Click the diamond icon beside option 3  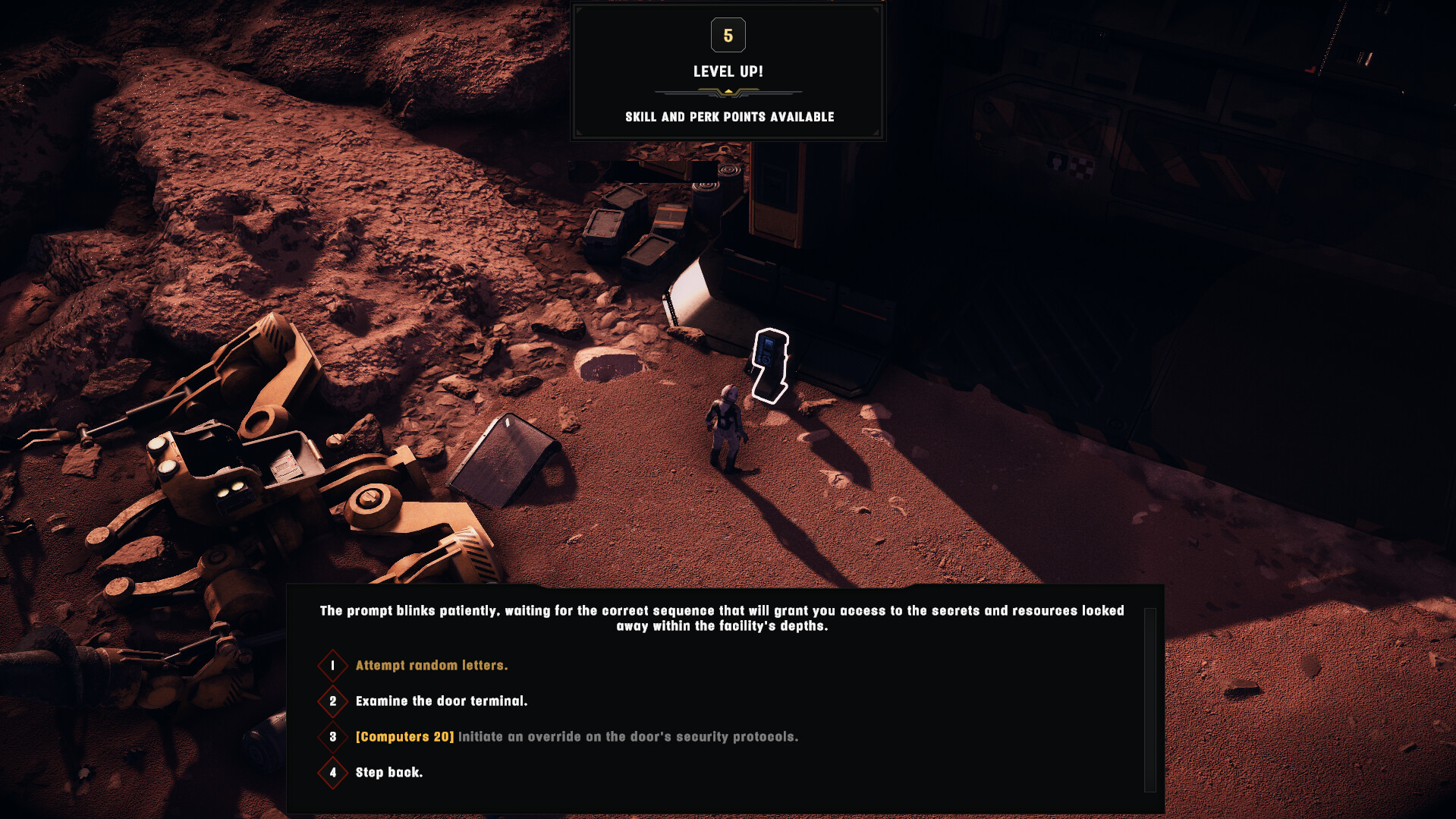[x=332, y=737]
